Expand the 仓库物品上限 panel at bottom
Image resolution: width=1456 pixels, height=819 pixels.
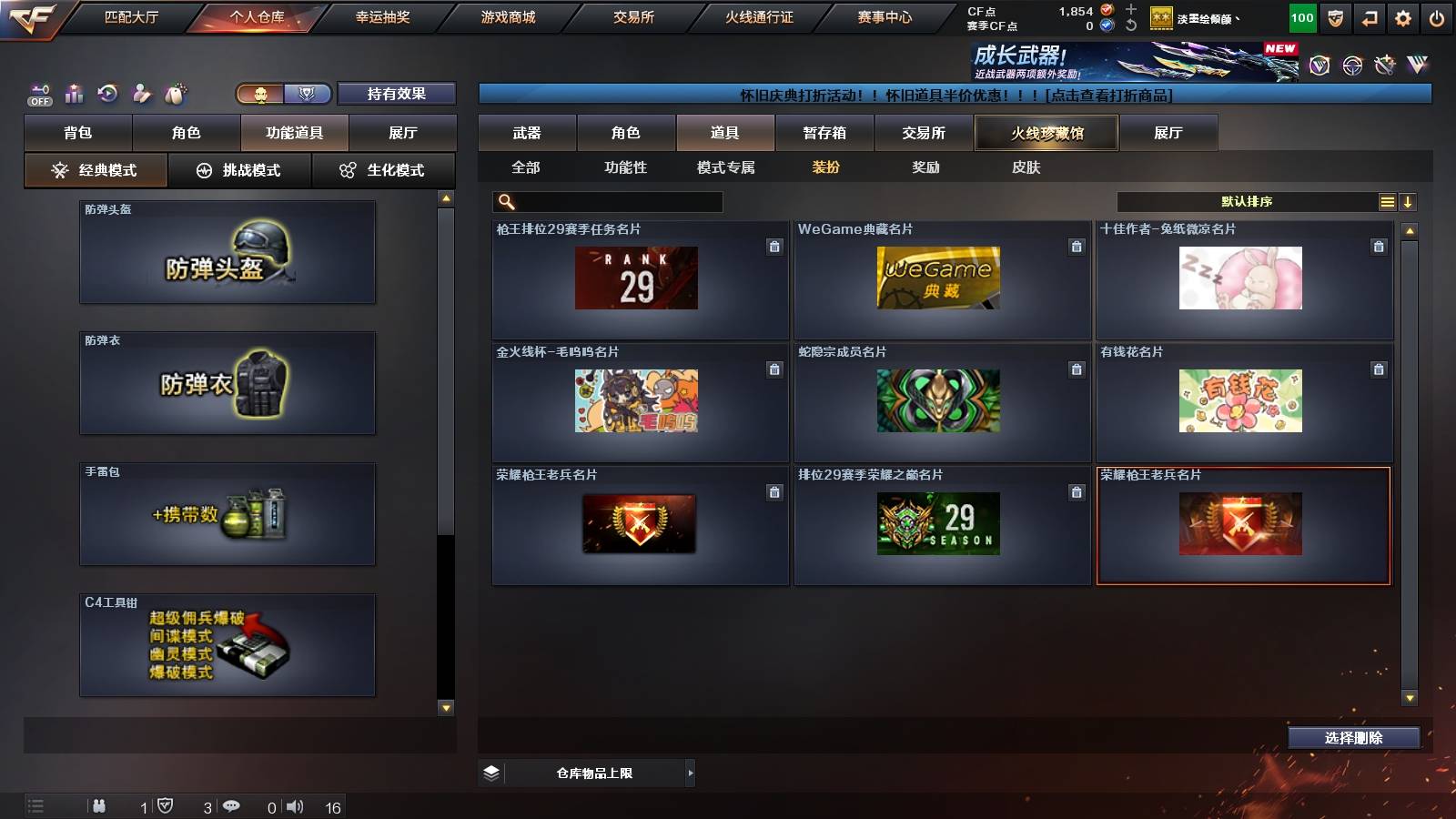(x=690, y=773)
